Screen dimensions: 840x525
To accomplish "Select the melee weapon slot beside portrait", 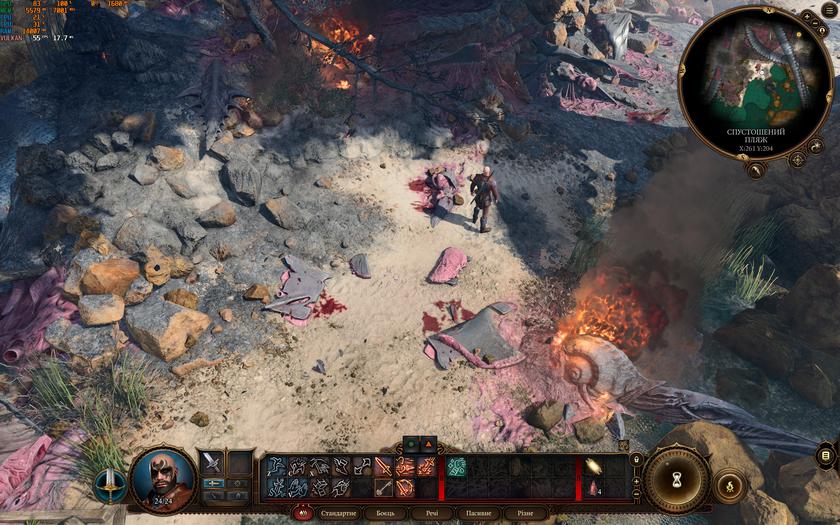I will [212, 462].
